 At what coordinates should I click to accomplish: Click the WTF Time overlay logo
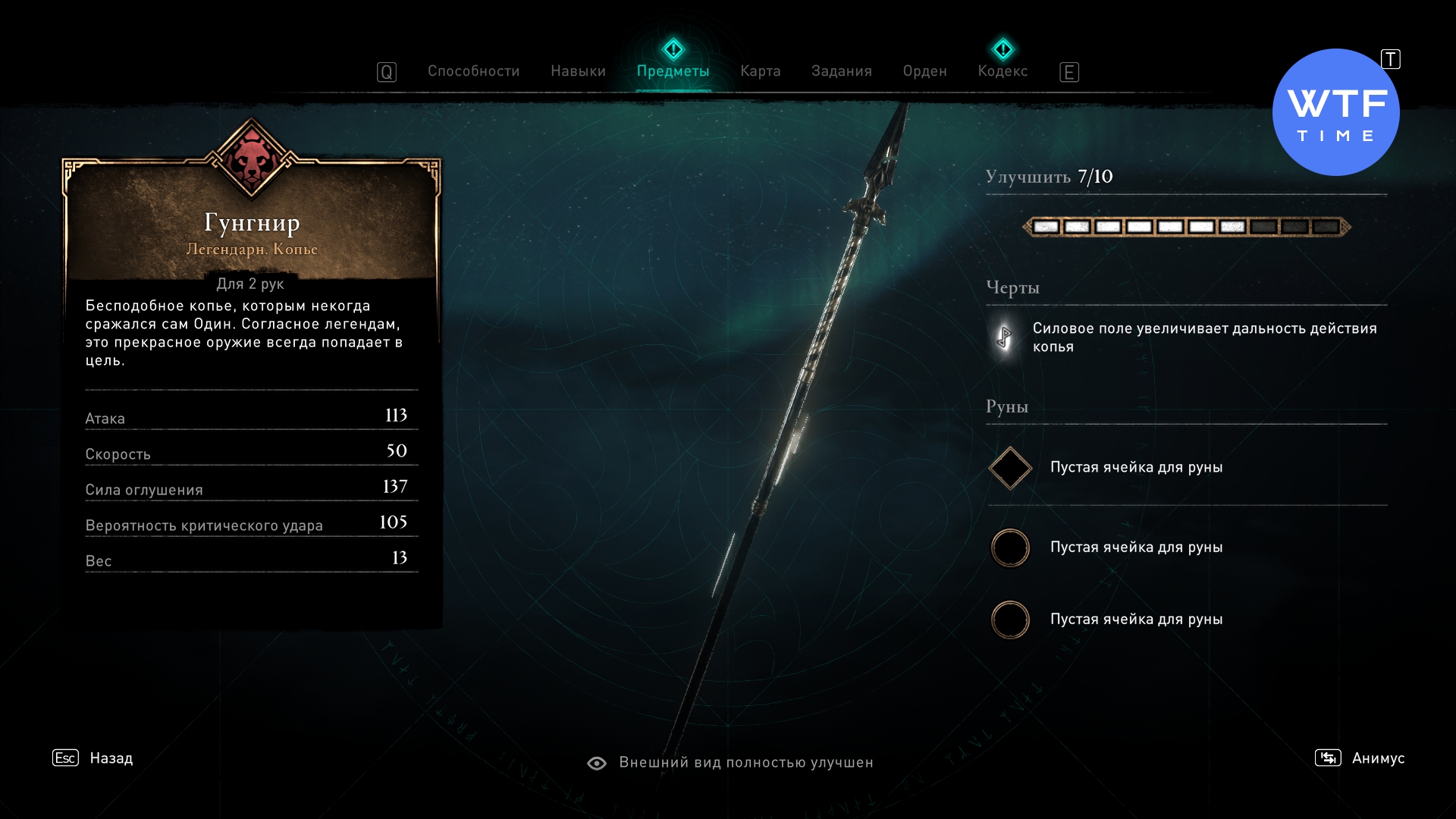coord(1335,113)
